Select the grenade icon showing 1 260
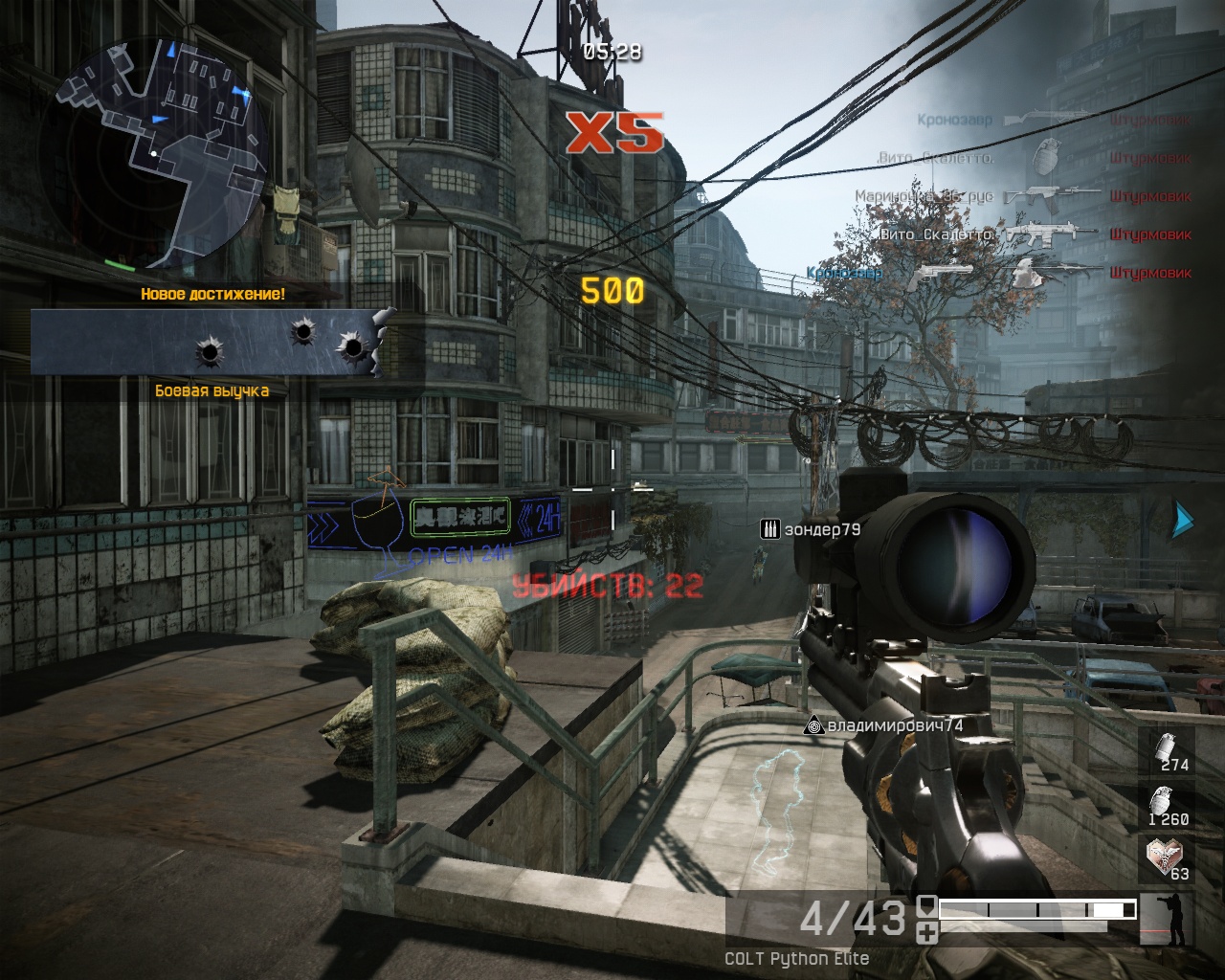Viewport: 1225px width, 980px height. tap(1169, 806)
